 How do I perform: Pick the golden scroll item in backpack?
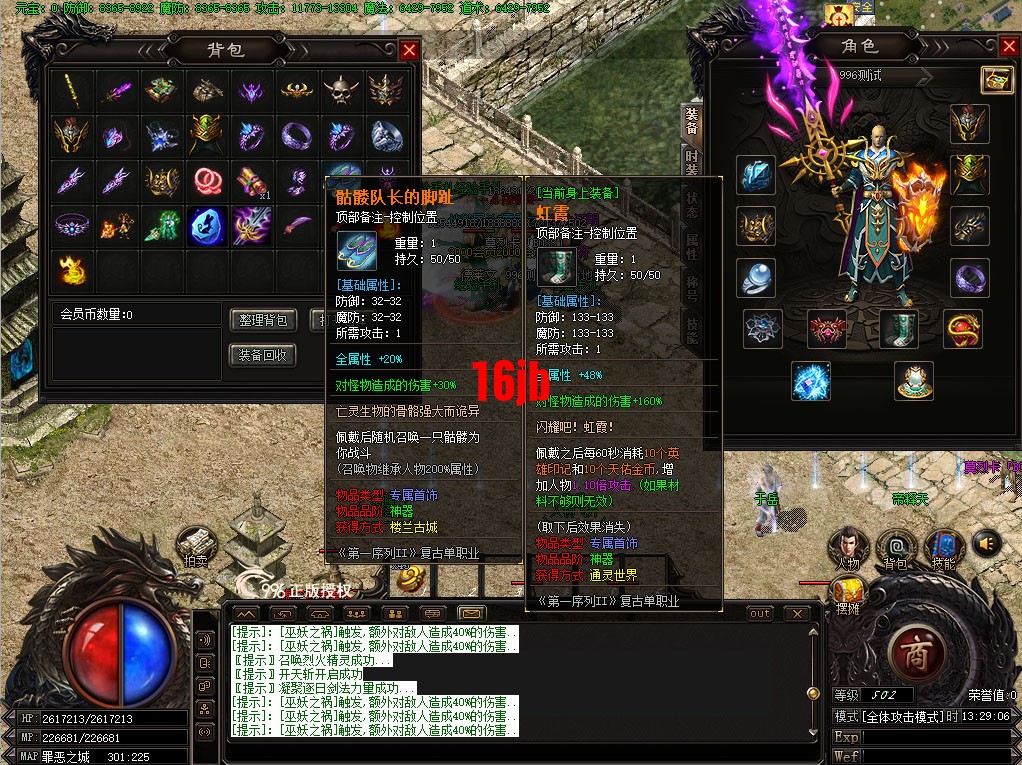click(249, 181)
